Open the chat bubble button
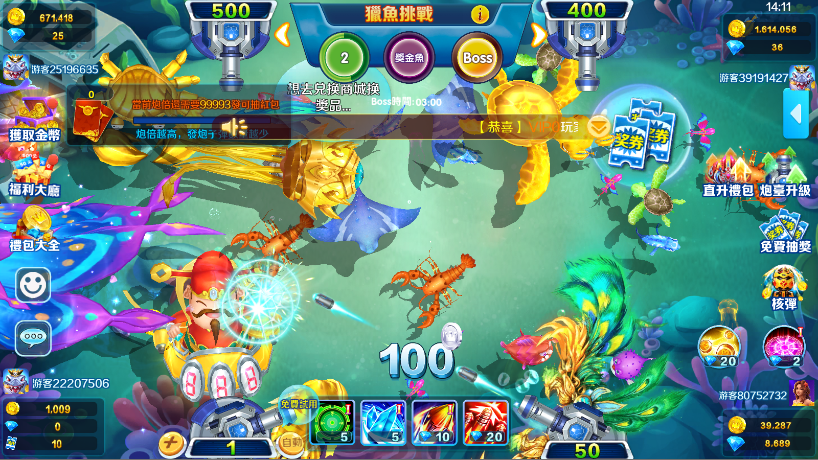 click(x=33, y=337)
